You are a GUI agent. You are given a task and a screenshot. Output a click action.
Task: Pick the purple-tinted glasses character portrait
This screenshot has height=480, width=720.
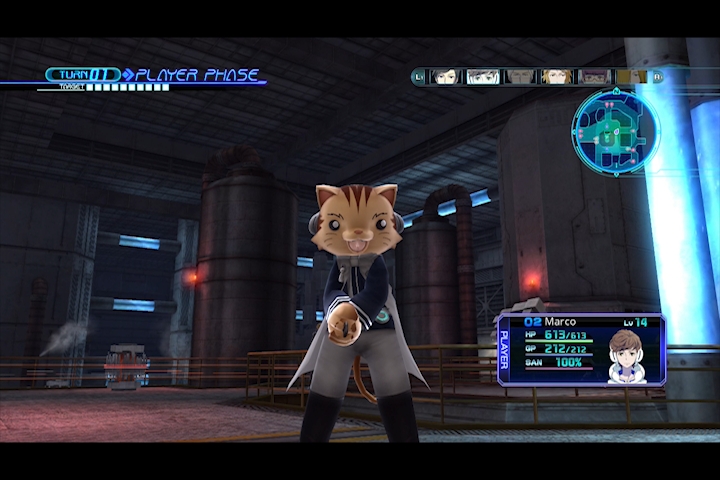pyautogui.click(x=594, y=76)
